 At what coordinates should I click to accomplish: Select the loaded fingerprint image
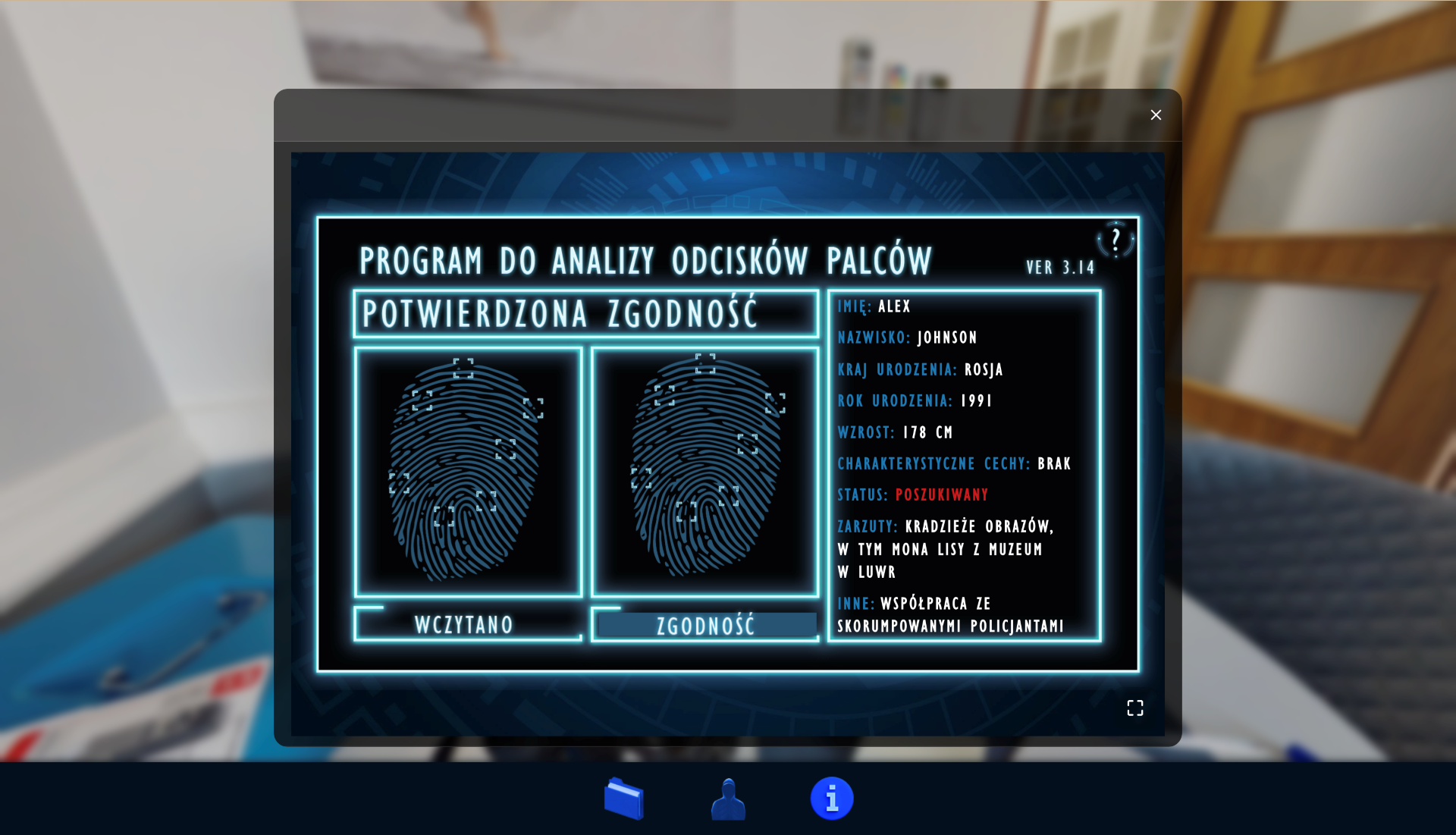pos(468,472)
